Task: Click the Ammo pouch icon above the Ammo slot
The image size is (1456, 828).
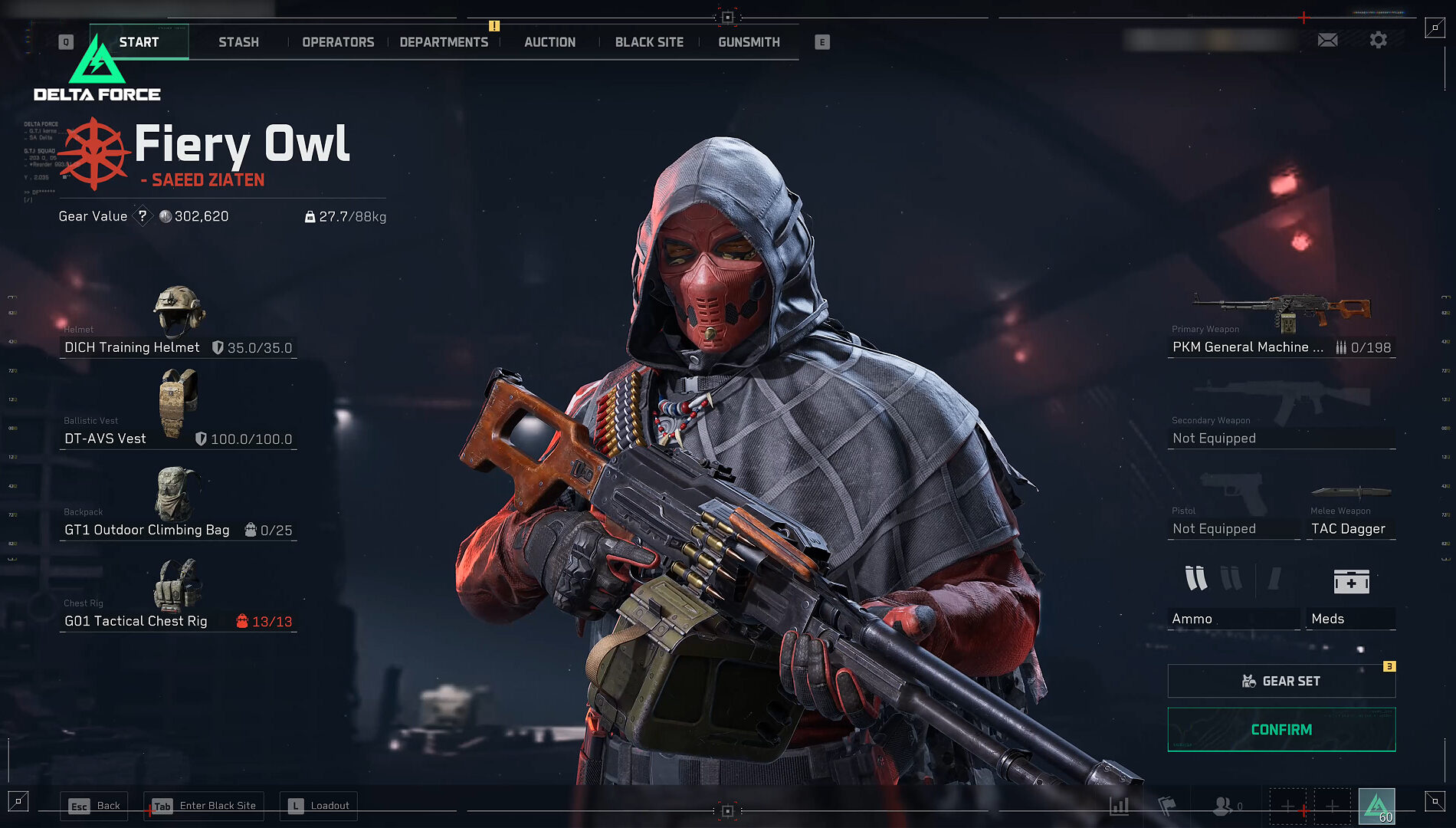Action: point(1195,580)
